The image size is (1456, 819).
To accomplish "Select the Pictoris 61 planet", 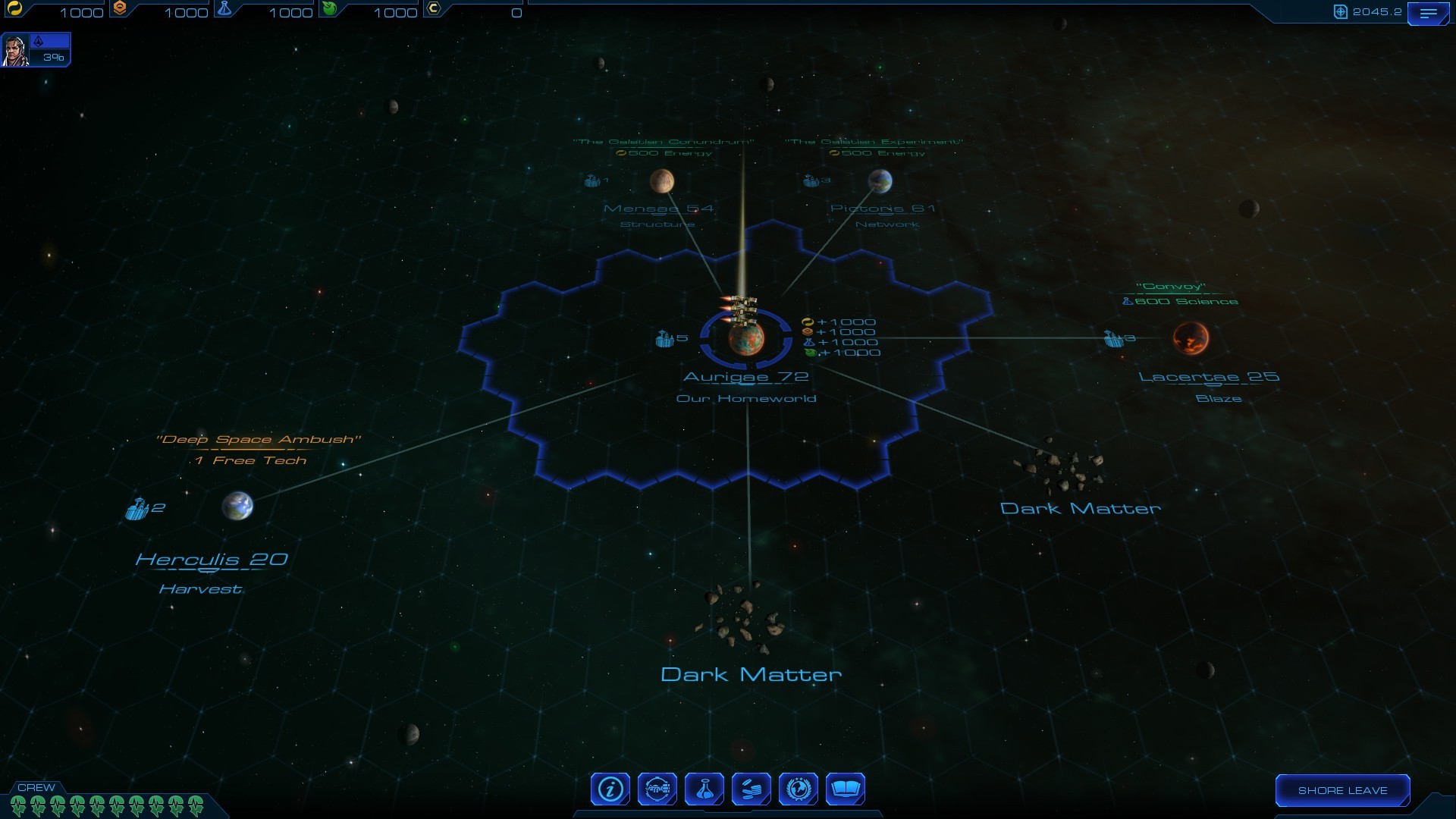I will tap(880, 180).
